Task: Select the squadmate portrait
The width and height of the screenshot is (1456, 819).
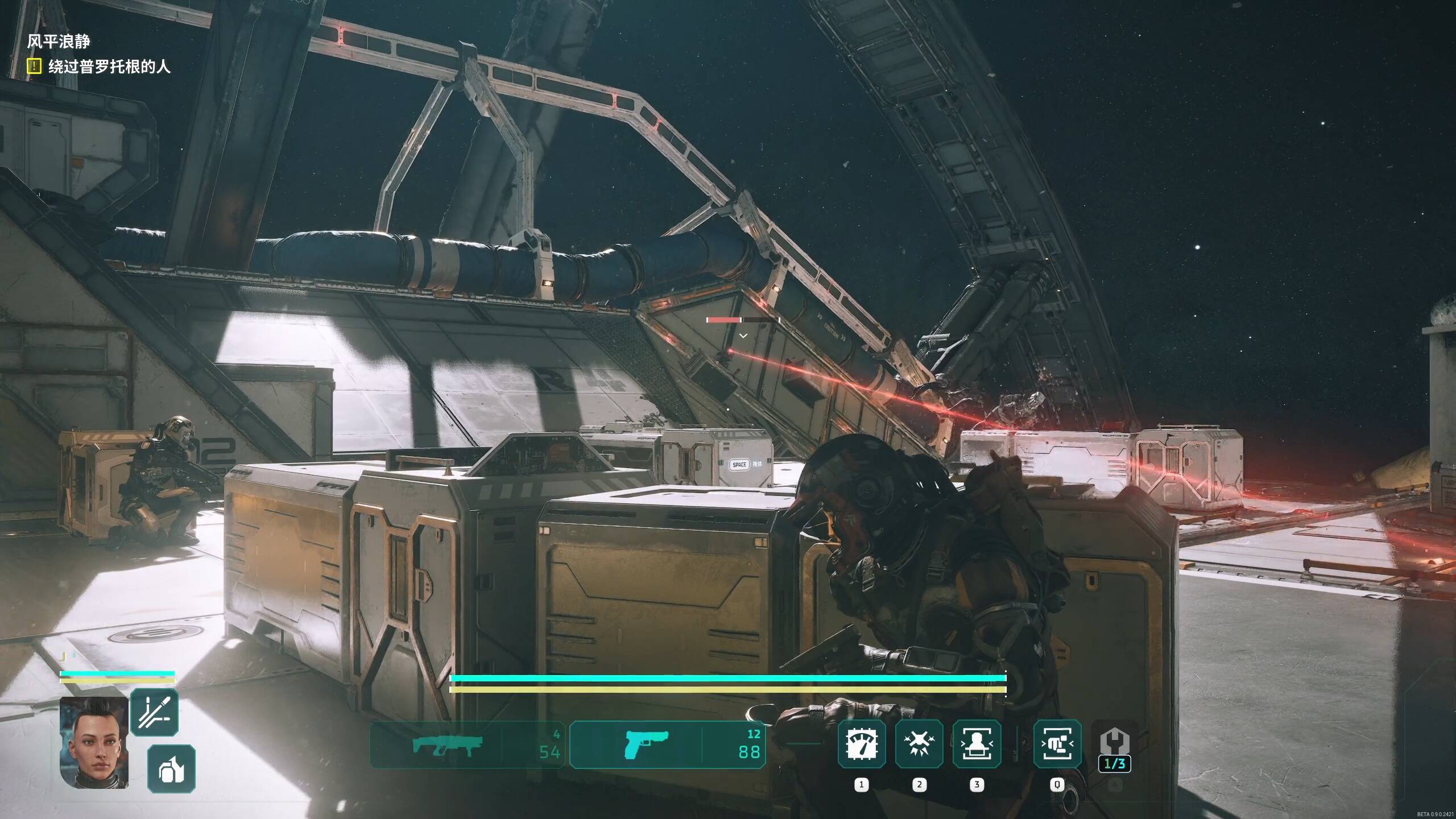Action: [x=94, y=742]
